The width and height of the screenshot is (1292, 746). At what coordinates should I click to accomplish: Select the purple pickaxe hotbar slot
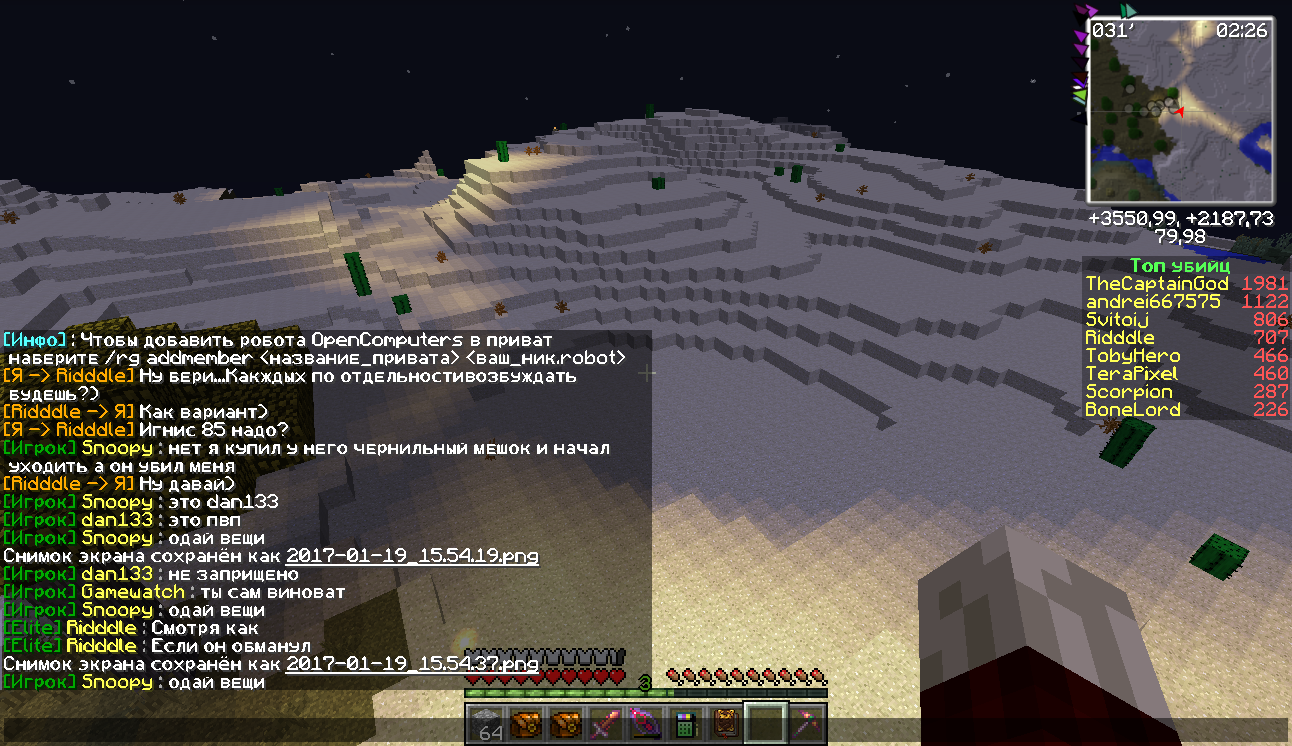coord(806,723)
